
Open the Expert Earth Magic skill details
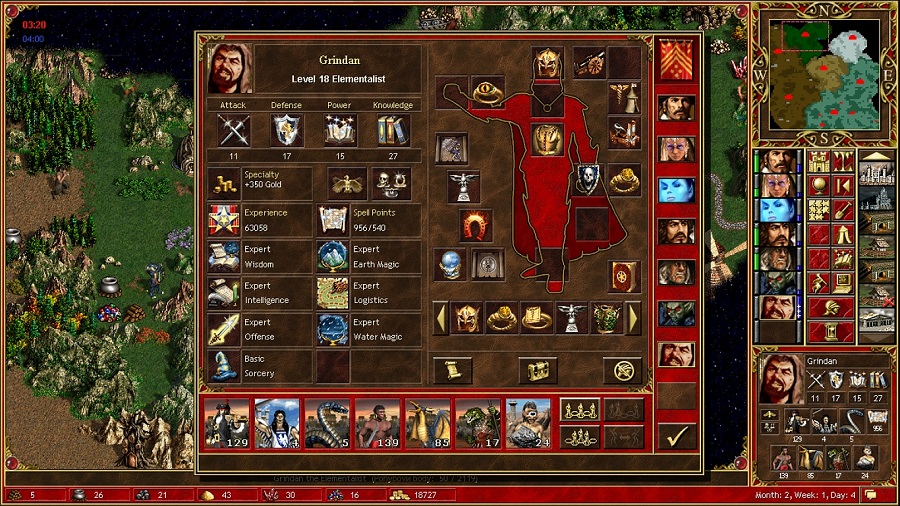[331, 256]
